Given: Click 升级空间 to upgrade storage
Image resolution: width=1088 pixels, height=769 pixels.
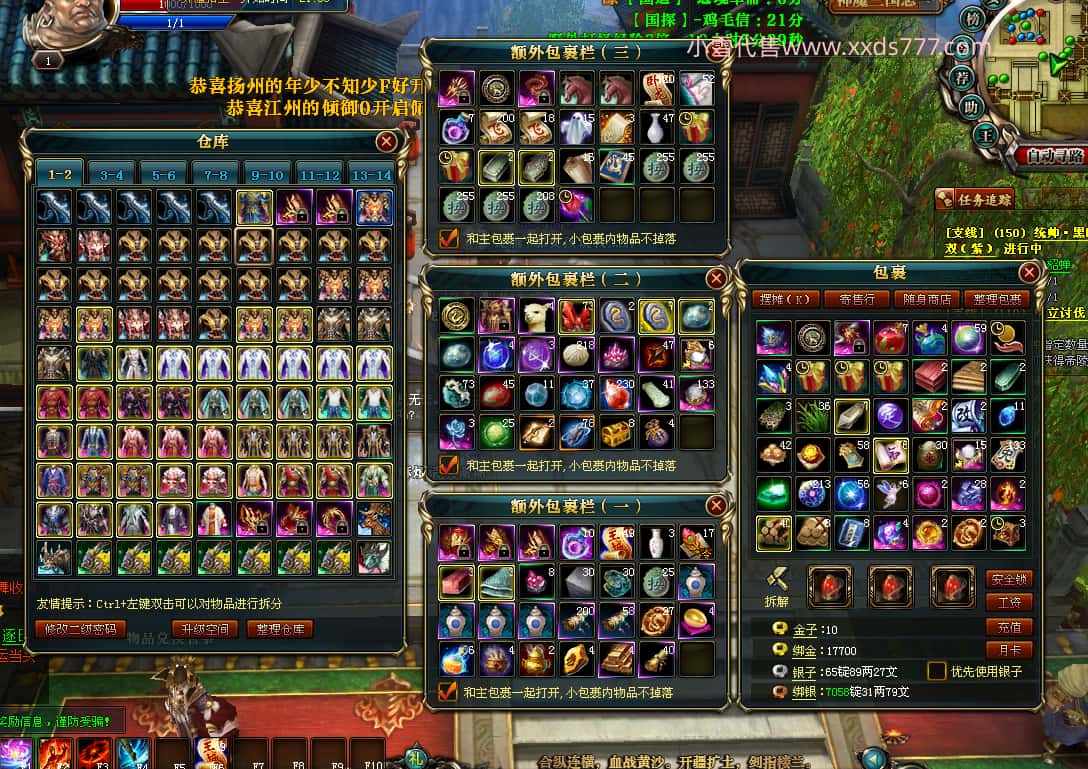Looking at the screenshot, I should [x=204, y=629].
